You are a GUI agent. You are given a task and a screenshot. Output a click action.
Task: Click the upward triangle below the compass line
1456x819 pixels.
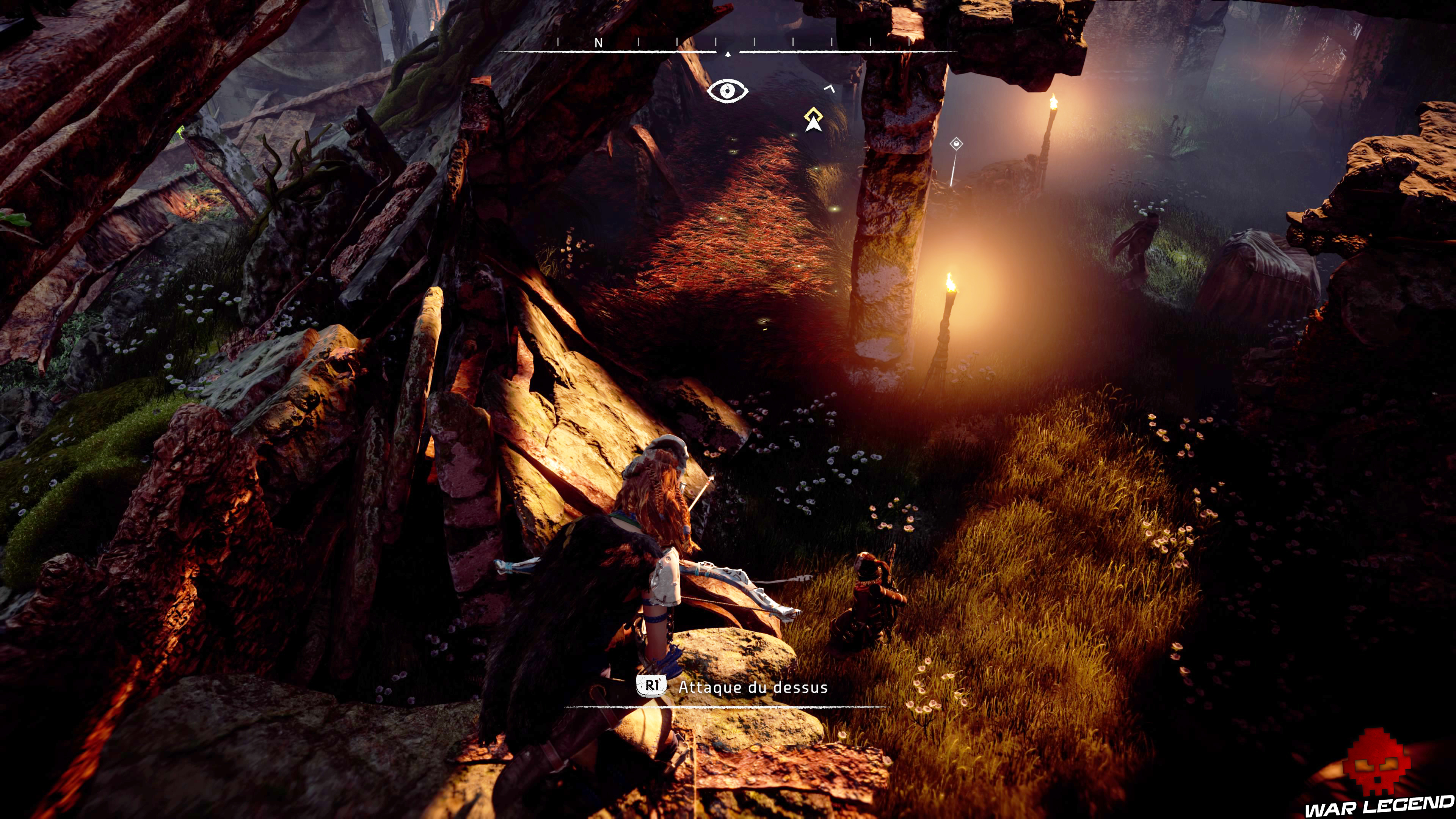click(x=728, y=54)
